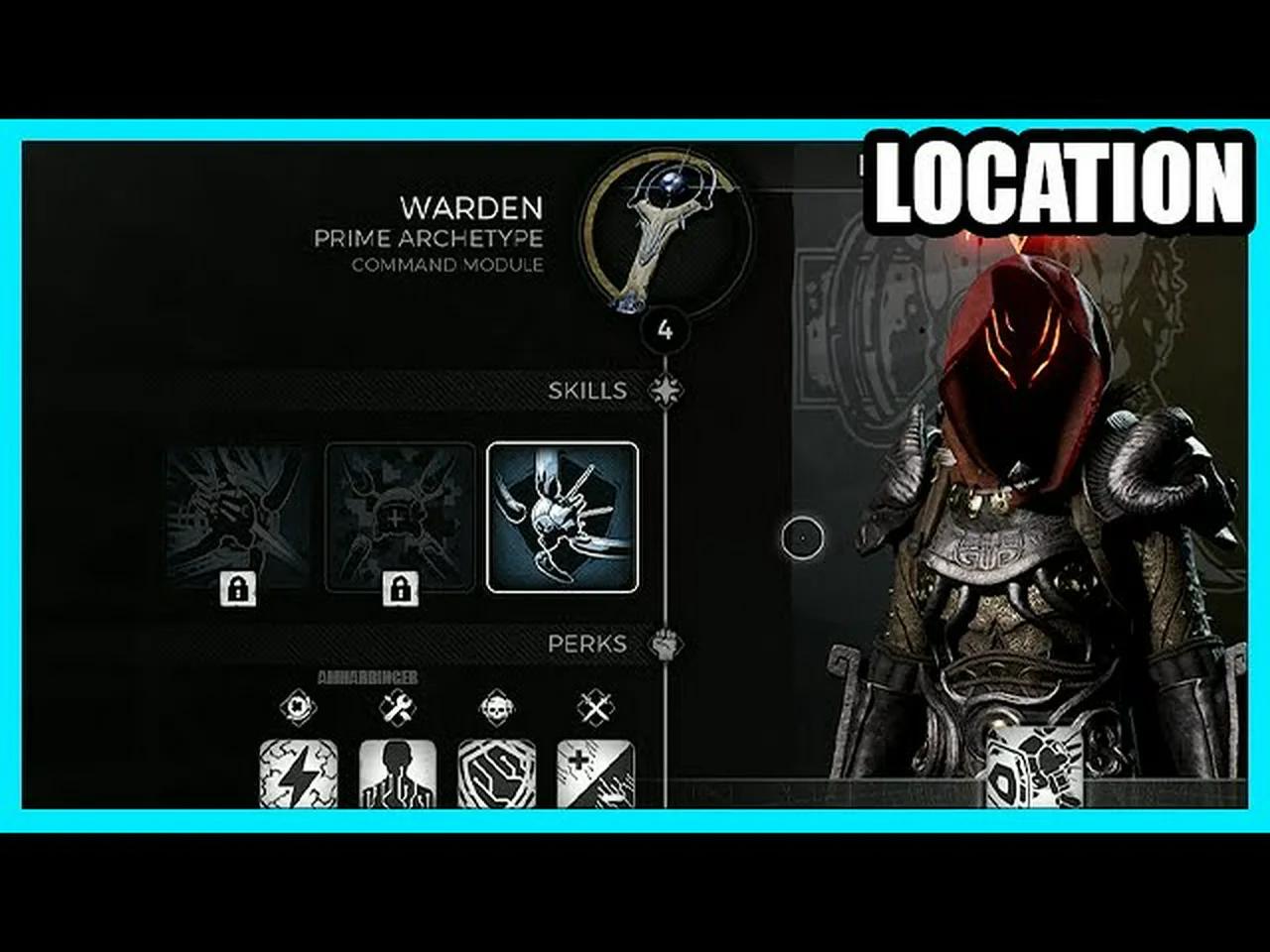Select the shield fist perk icon

496,778
